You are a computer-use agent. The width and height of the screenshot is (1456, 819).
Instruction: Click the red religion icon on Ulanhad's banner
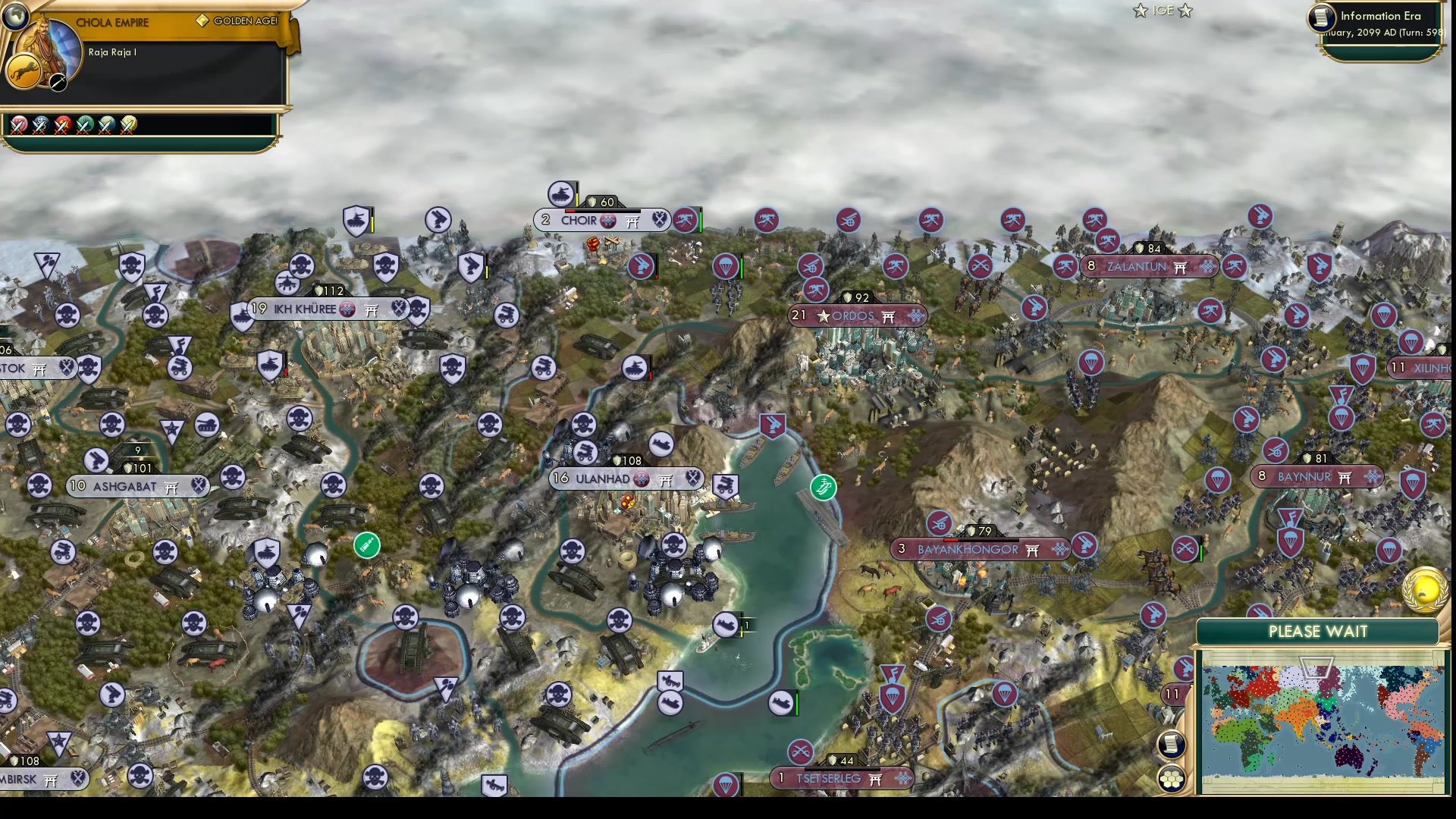tap(642, 479)
